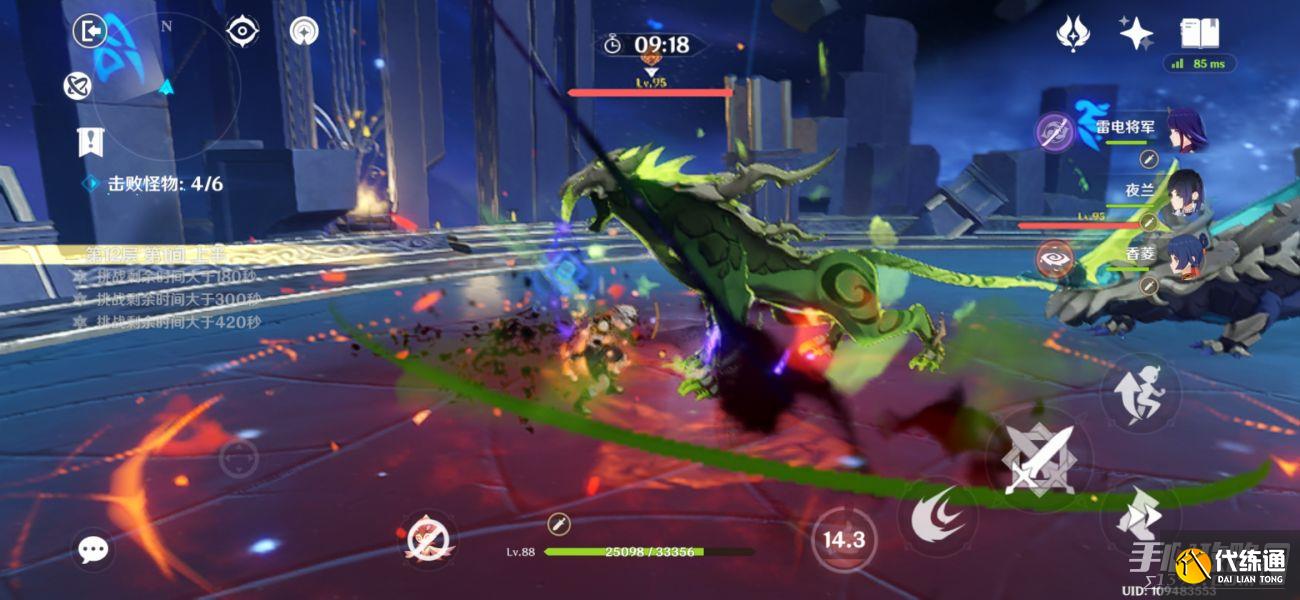Cast 香菱's burst from the eye icon
This screenshot has height=600, width=1300.
pos(1054,257)
